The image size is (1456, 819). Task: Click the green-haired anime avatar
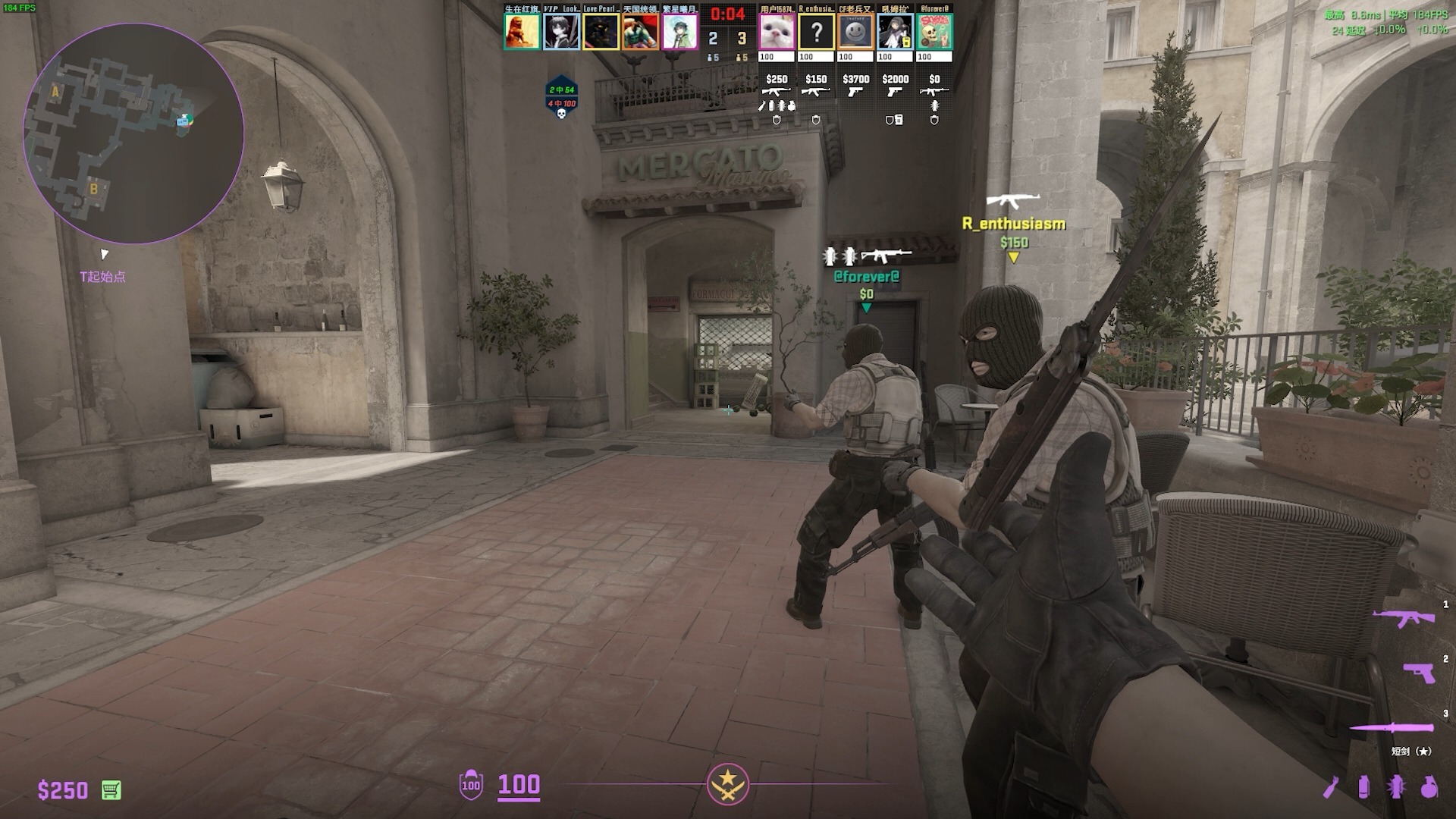tap(679, 33)
